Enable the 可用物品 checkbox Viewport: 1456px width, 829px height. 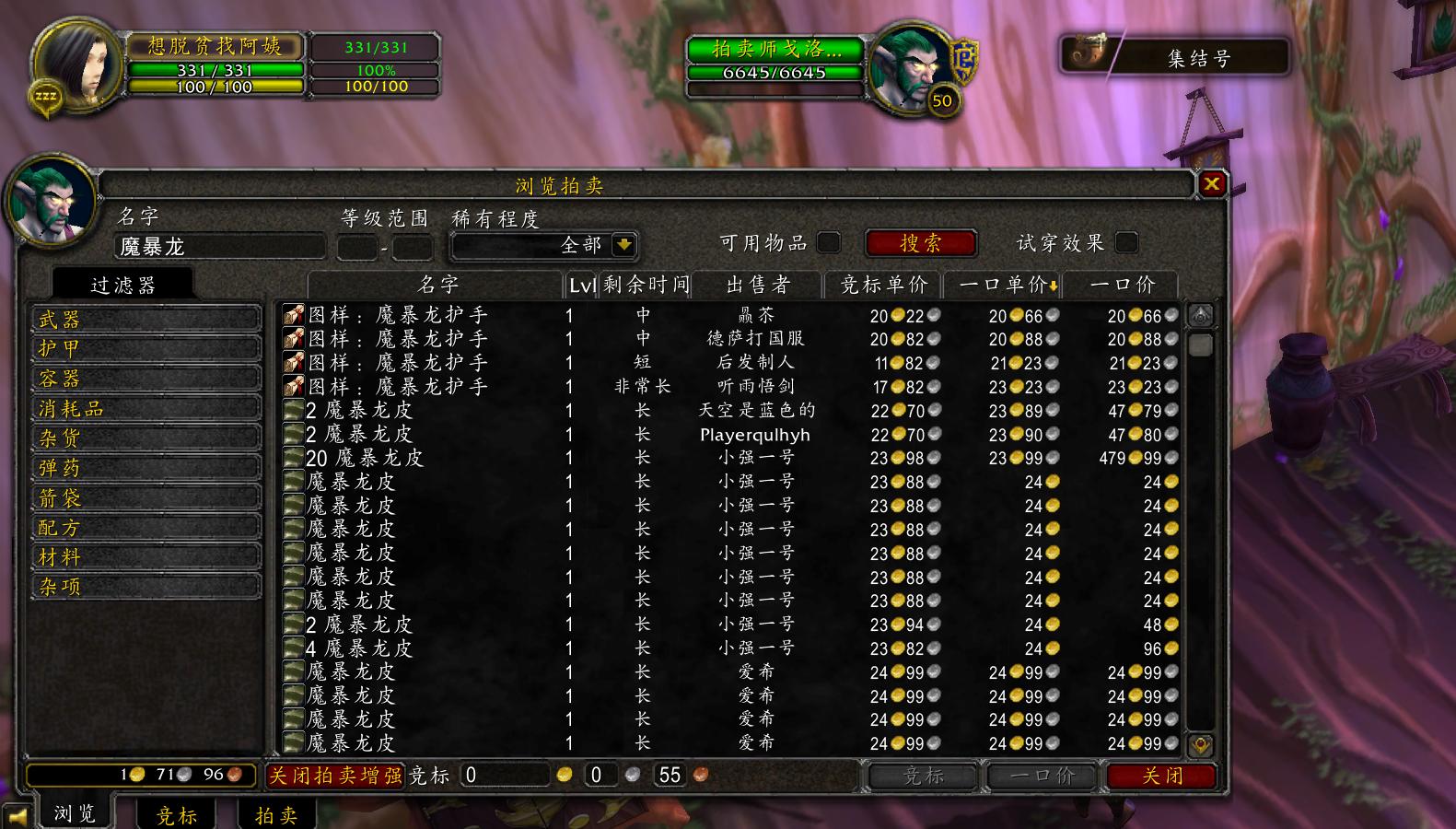[x=828, y=242]
